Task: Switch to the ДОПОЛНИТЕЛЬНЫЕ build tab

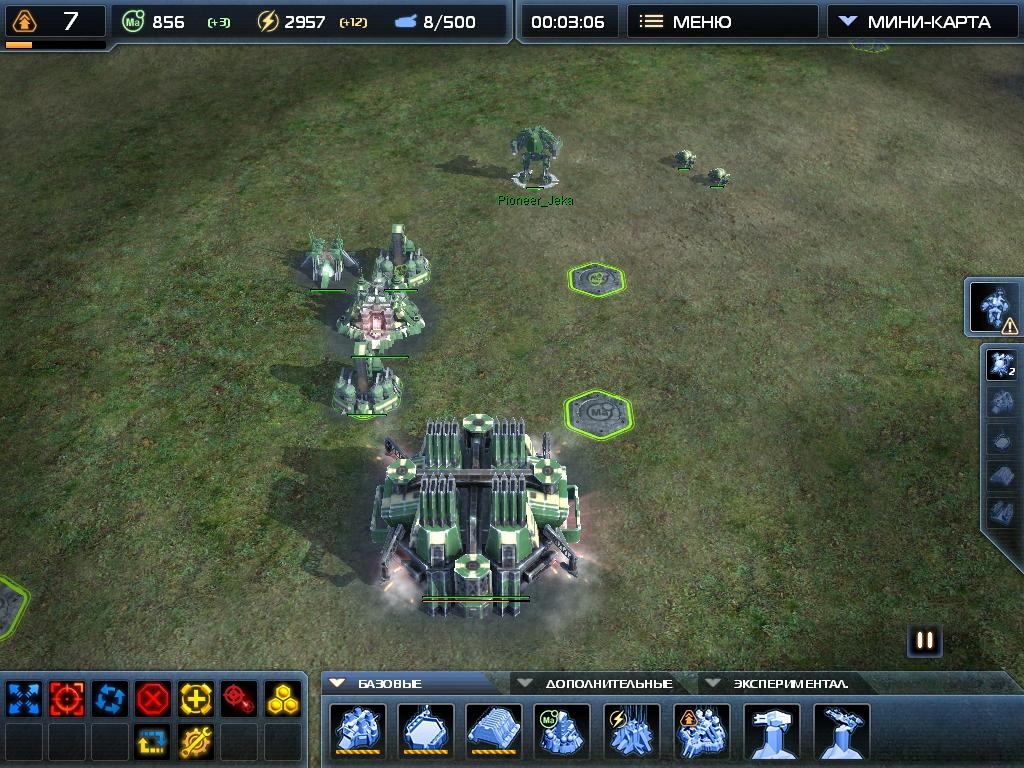Action: coord(598,684)
